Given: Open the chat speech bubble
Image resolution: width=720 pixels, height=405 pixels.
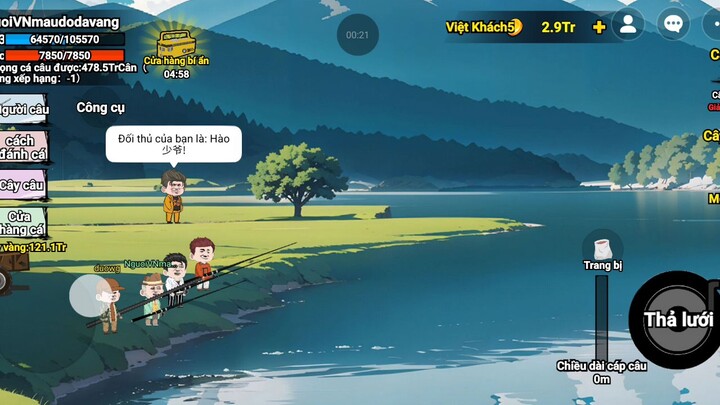Looking at the screenshot, I should coord(673,25).
